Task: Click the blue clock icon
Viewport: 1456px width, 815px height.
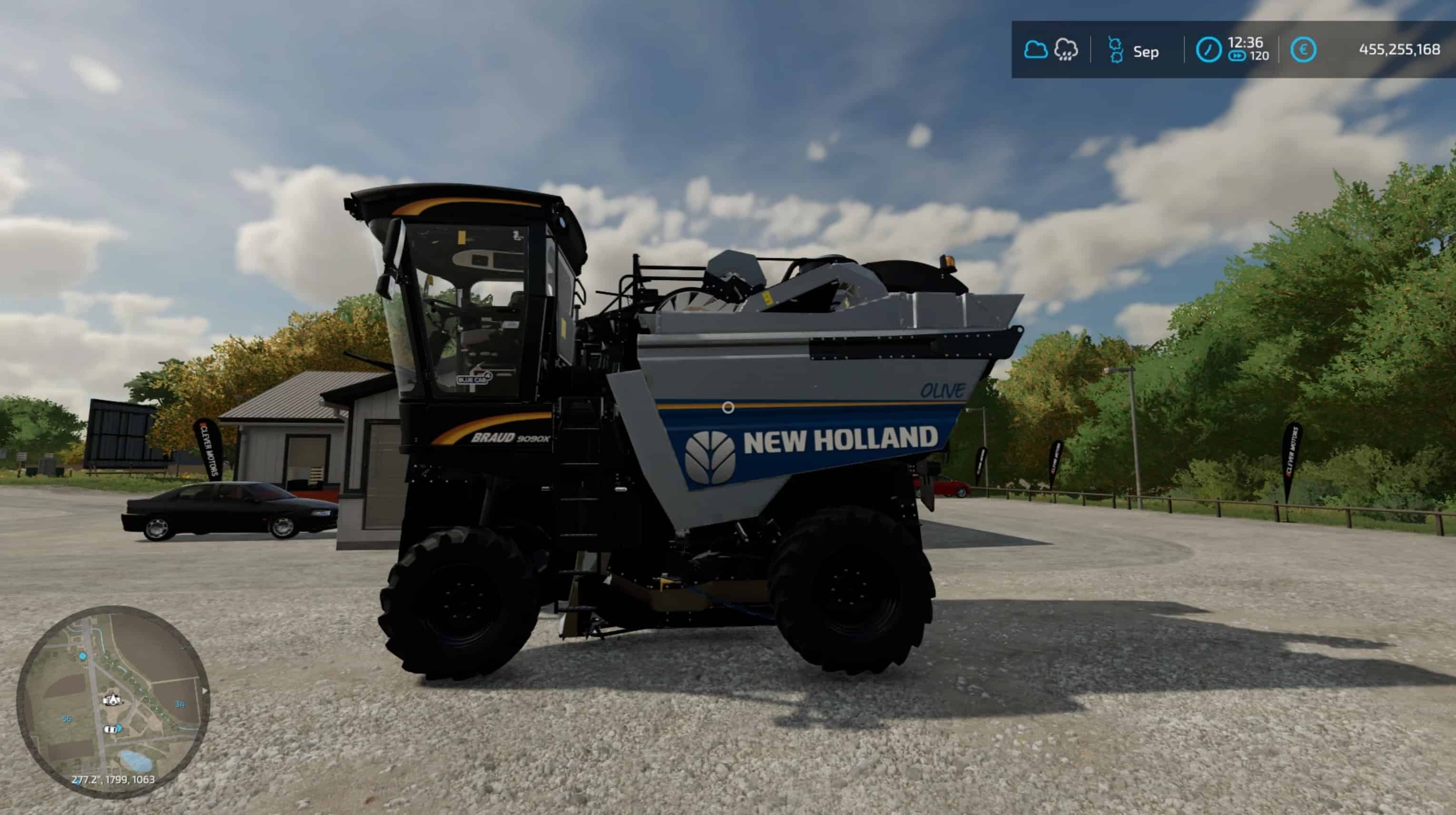Action: [x=1209, y=50]
